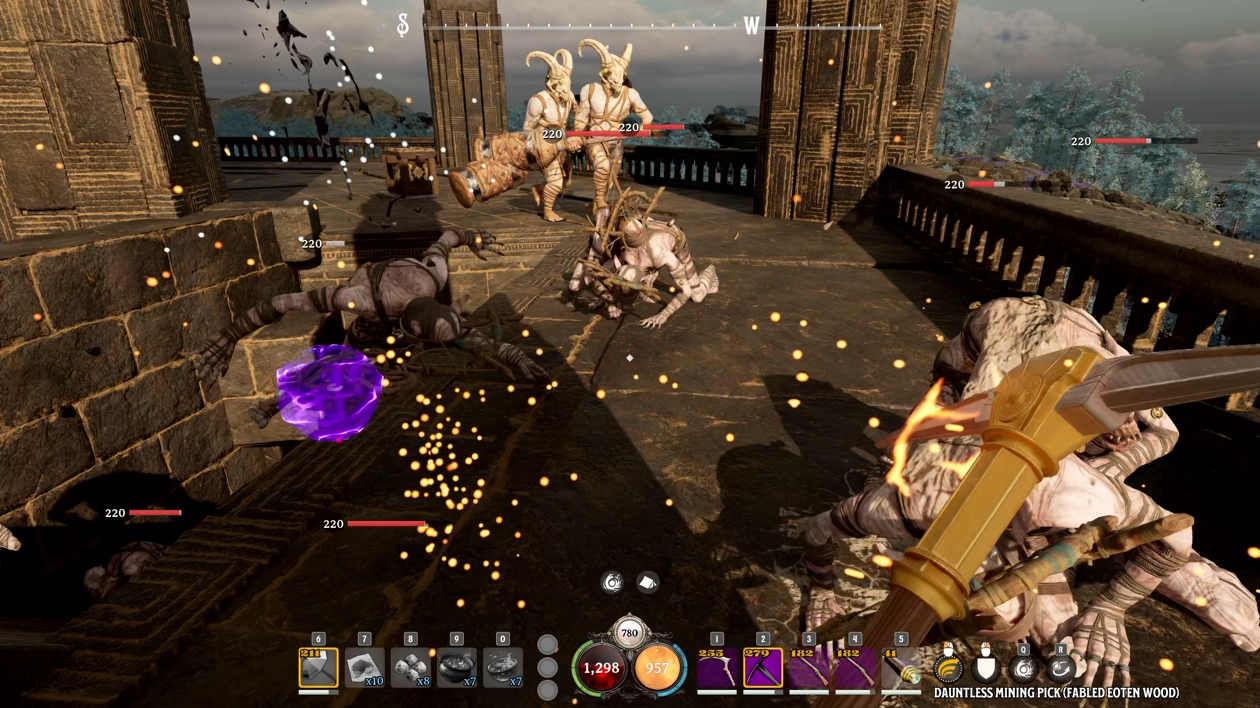Image resolution: width=1260 pixels, height=708 pixels.
Task: Select the soup bowl in slot 0
Action: click(502, 668)
